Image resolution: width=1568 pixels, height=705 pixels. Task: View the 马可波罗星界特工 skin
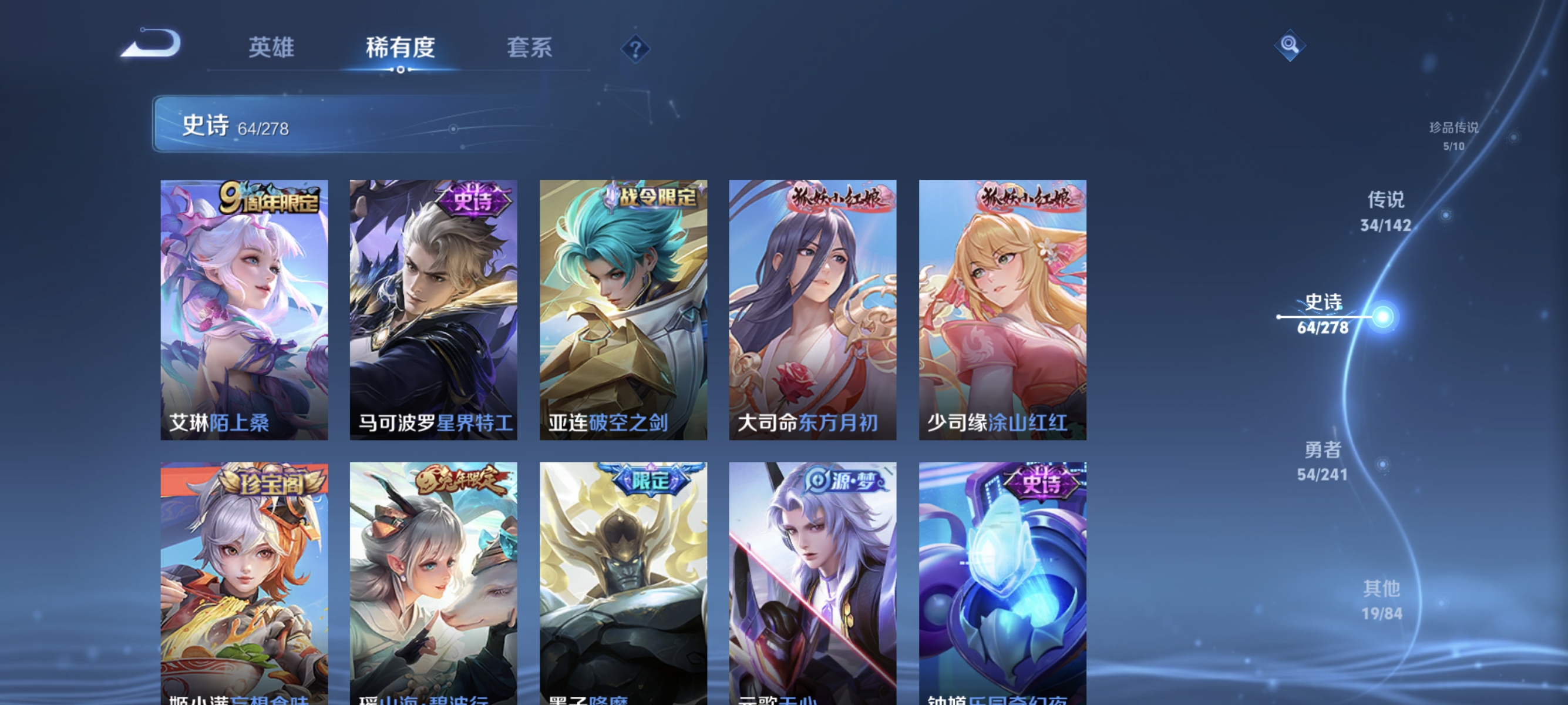433,307
